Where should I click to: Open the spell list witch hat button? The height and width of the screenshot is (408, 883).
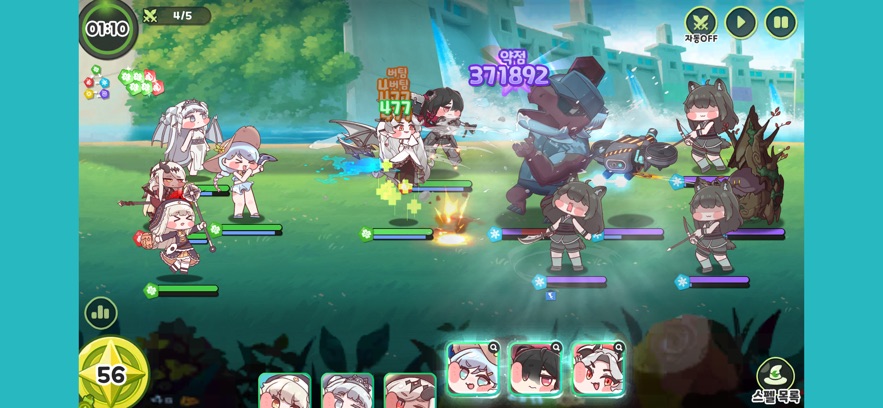tap(776, 376)
